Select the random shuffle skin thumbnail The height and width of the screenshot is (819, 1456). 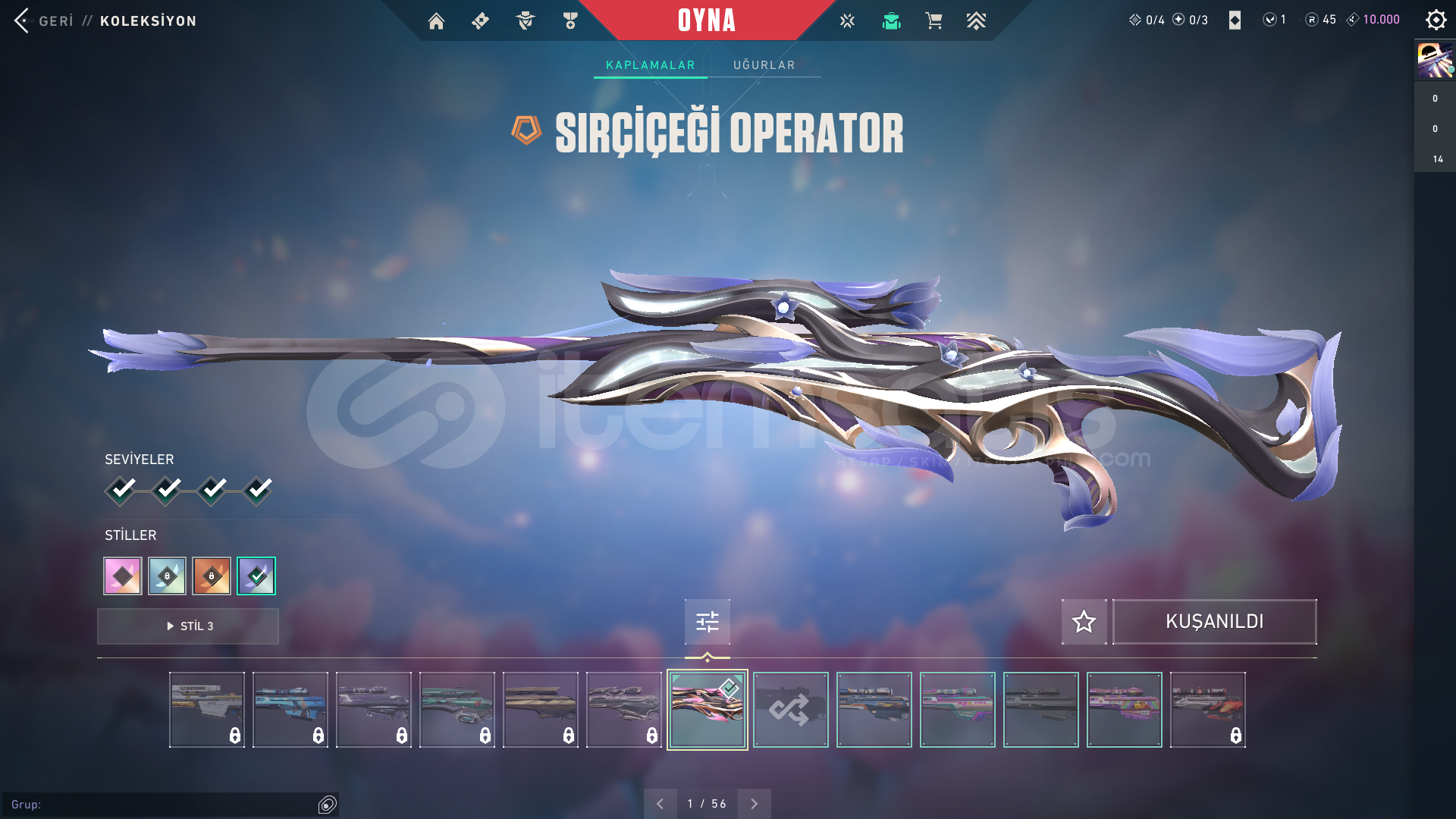[x=790, y=710]
